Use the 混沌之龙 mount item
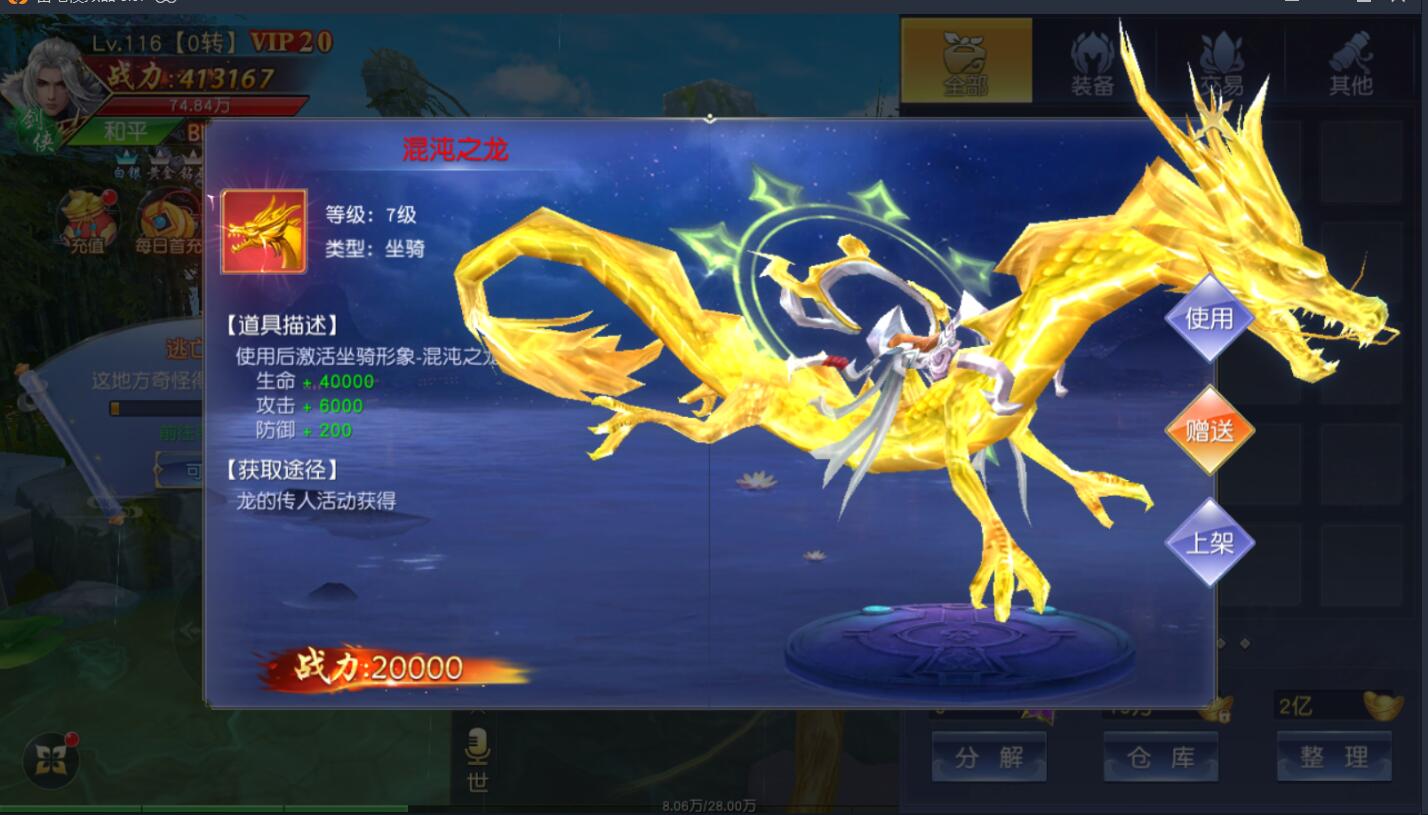The image size is (1428, 815). click(x=1208, y=319)
